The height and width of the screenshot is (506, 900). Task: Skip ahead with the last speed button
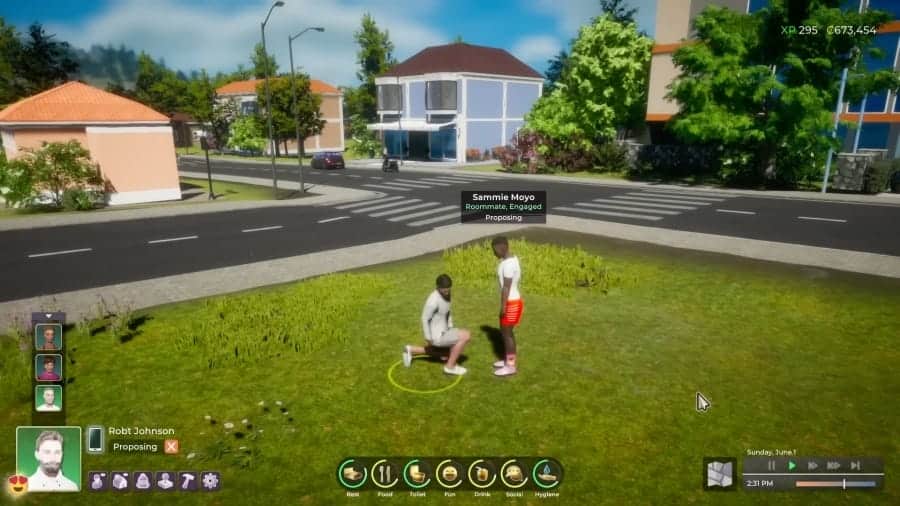(x=855, y=465)
